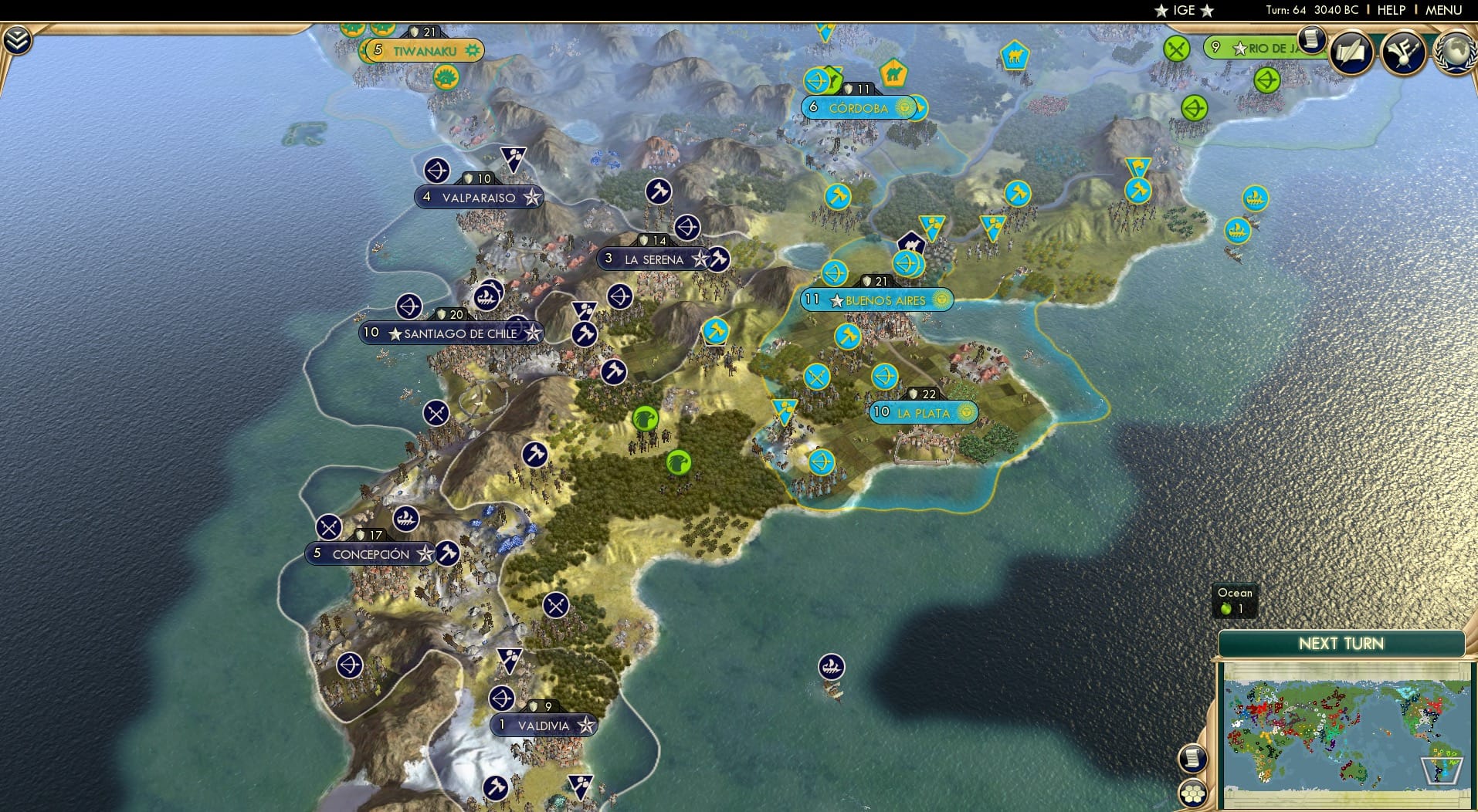Click the Buenos Aires city banner
1478x812 pixels.
coord(876,299)
